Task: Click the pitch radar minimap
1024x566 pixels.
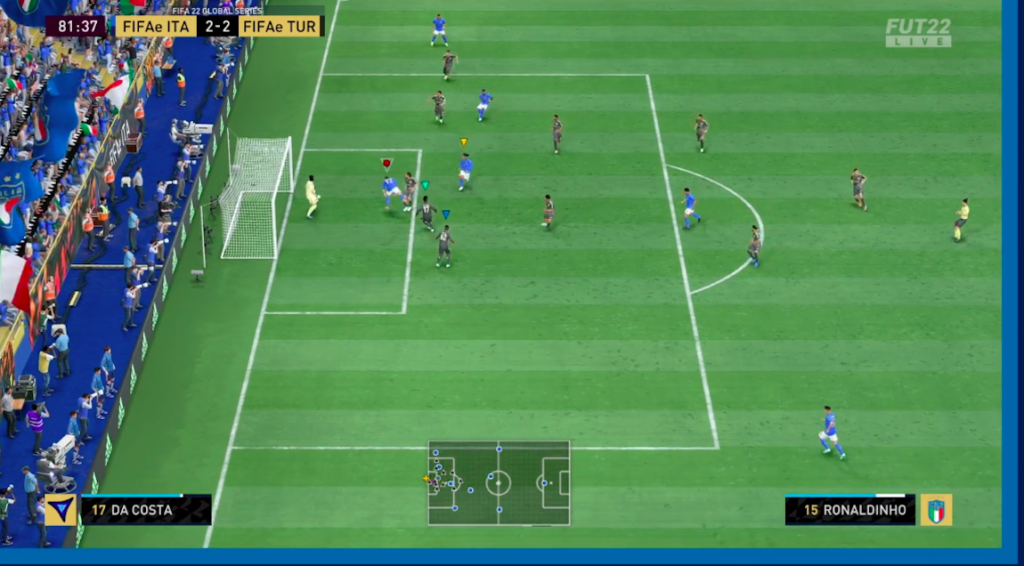Action: [499, 483]
